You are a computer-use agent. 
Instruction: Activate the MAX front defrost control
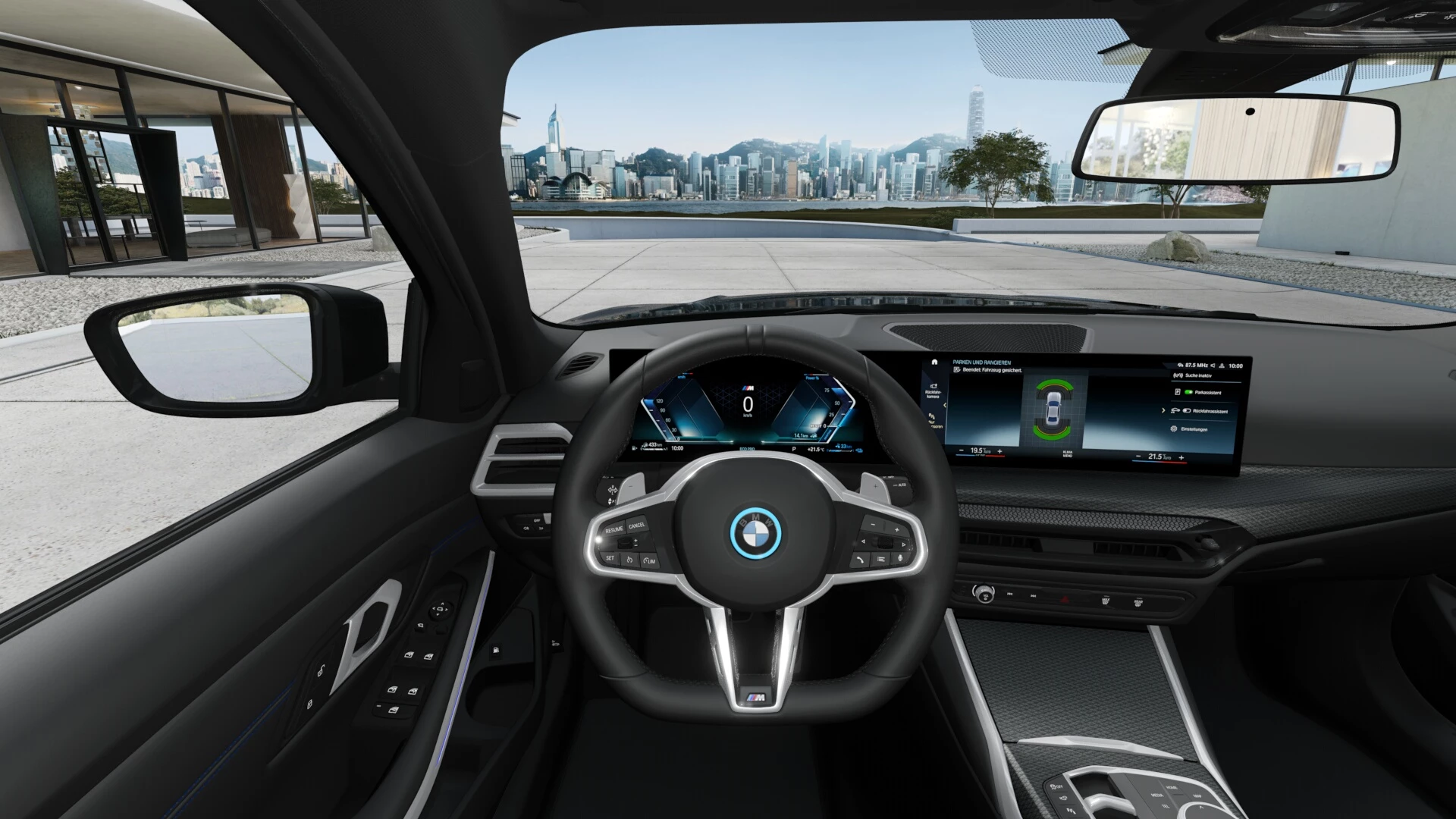click(x=1106, y=601)
